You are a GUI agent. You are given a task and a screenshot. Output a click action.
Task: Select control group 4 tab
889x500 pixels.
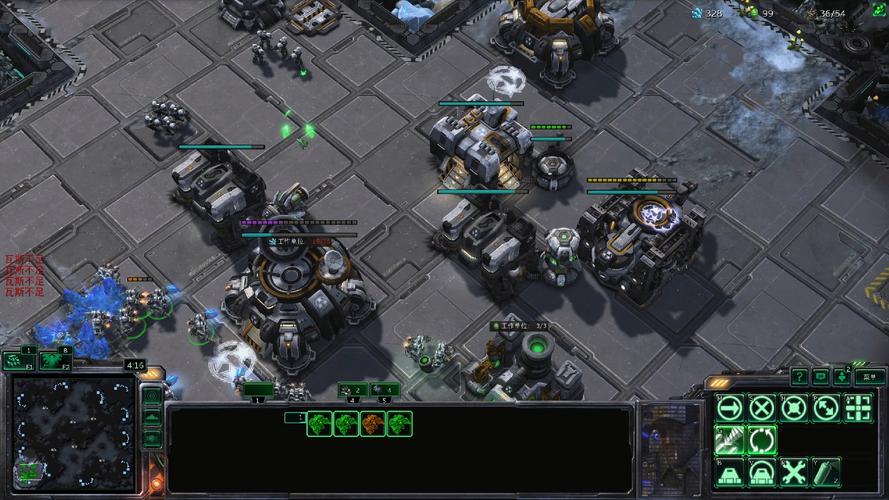coord(352,390)
